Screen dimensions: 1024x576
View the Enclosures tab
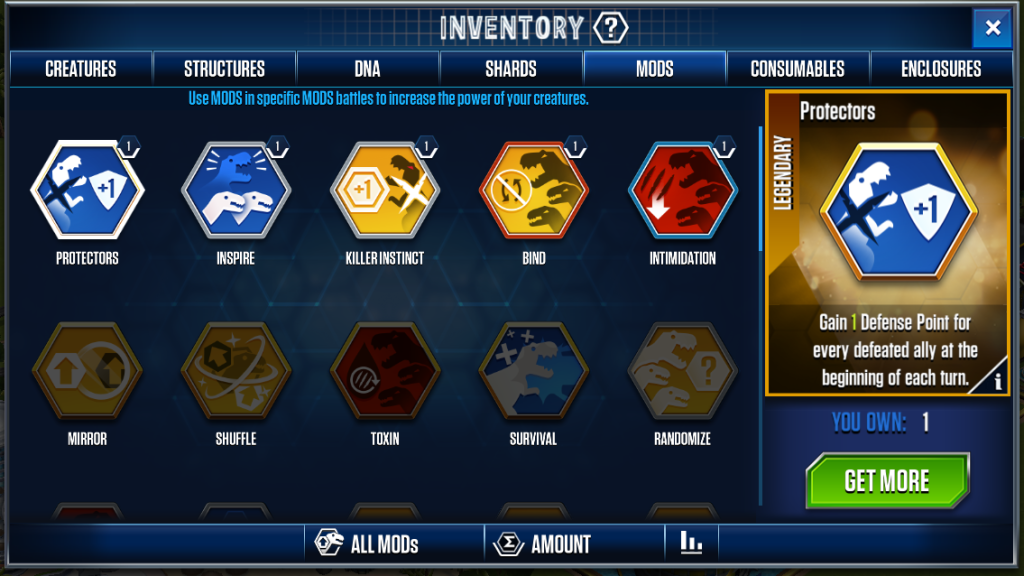point(941,69)
